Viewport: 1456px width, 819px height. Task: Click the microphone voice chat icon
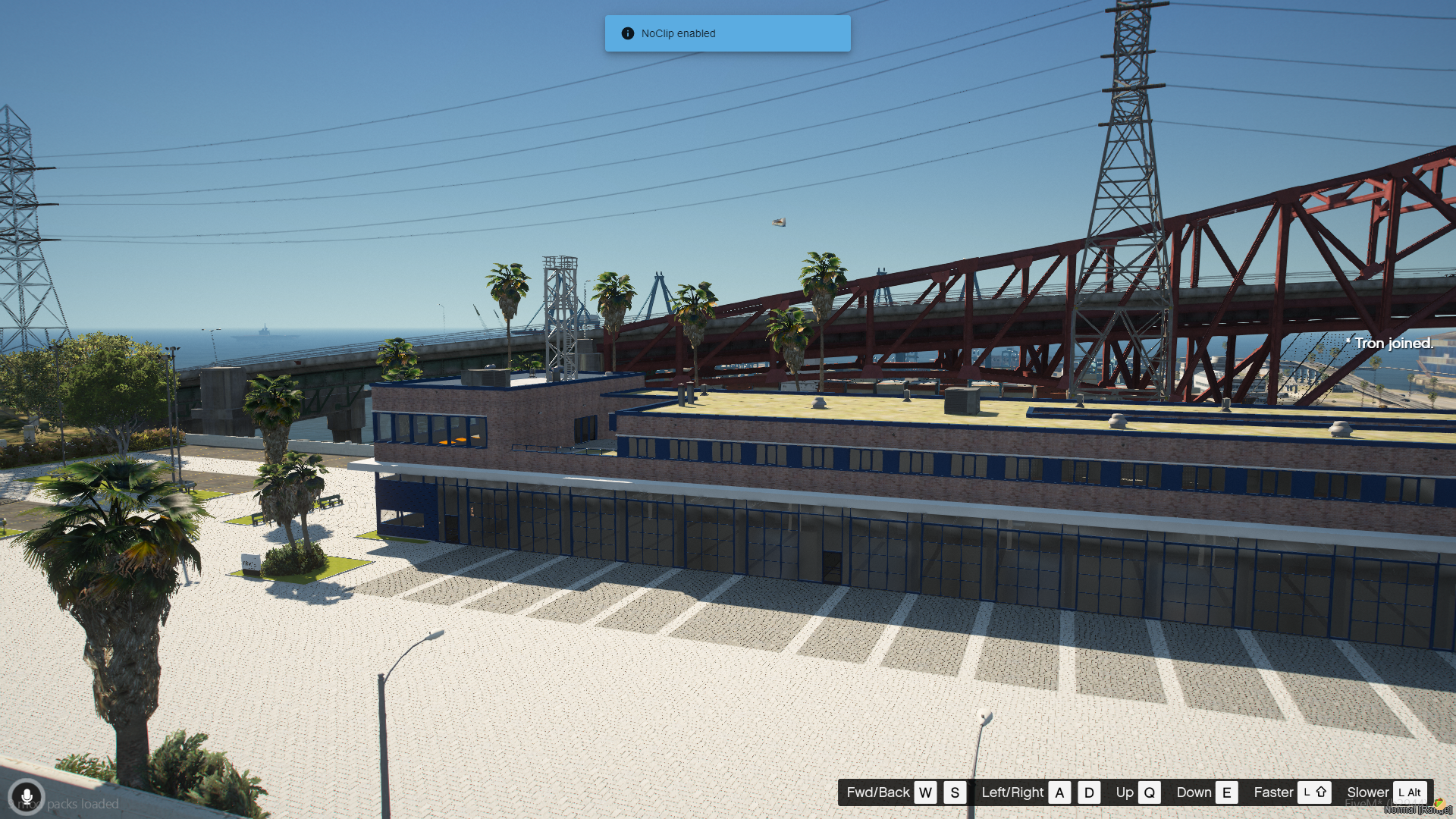(27, 797)
